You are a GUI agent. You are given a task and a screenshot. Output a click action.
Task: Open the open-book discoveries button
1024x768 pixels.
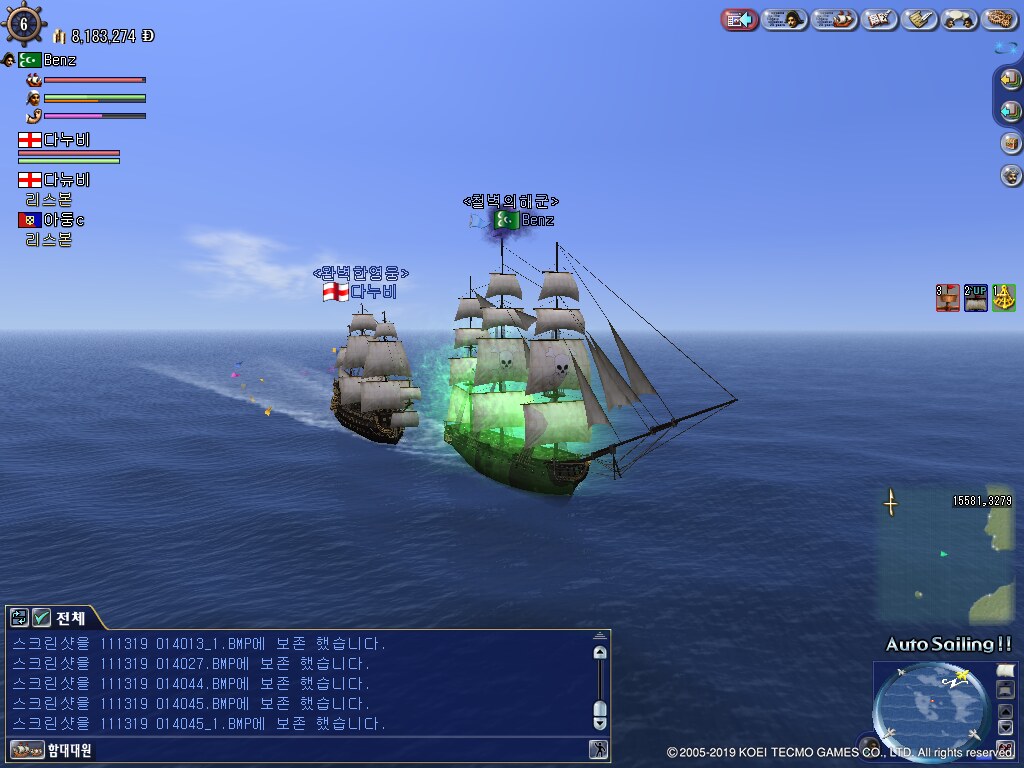click(880, 19)
